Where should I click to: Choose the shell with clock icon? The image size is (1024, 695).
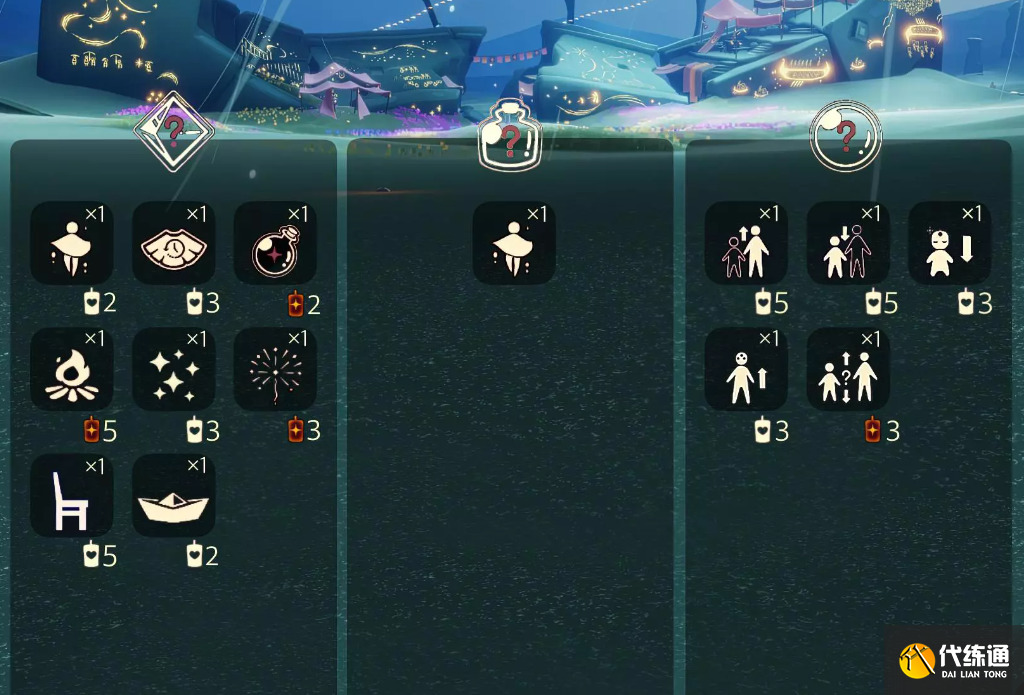point(173,243)
